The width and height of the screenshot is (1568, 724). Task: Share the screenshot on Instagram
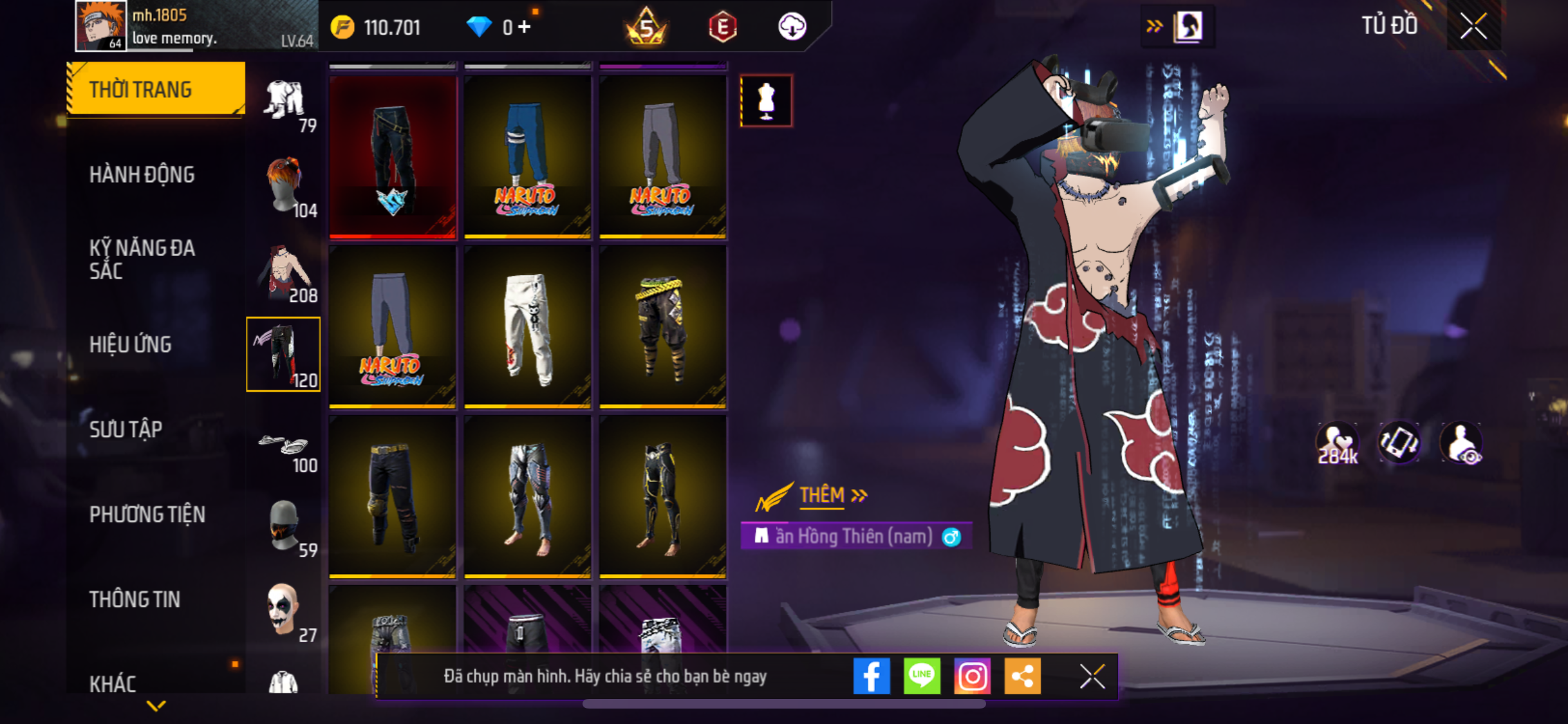click(972, 676)
